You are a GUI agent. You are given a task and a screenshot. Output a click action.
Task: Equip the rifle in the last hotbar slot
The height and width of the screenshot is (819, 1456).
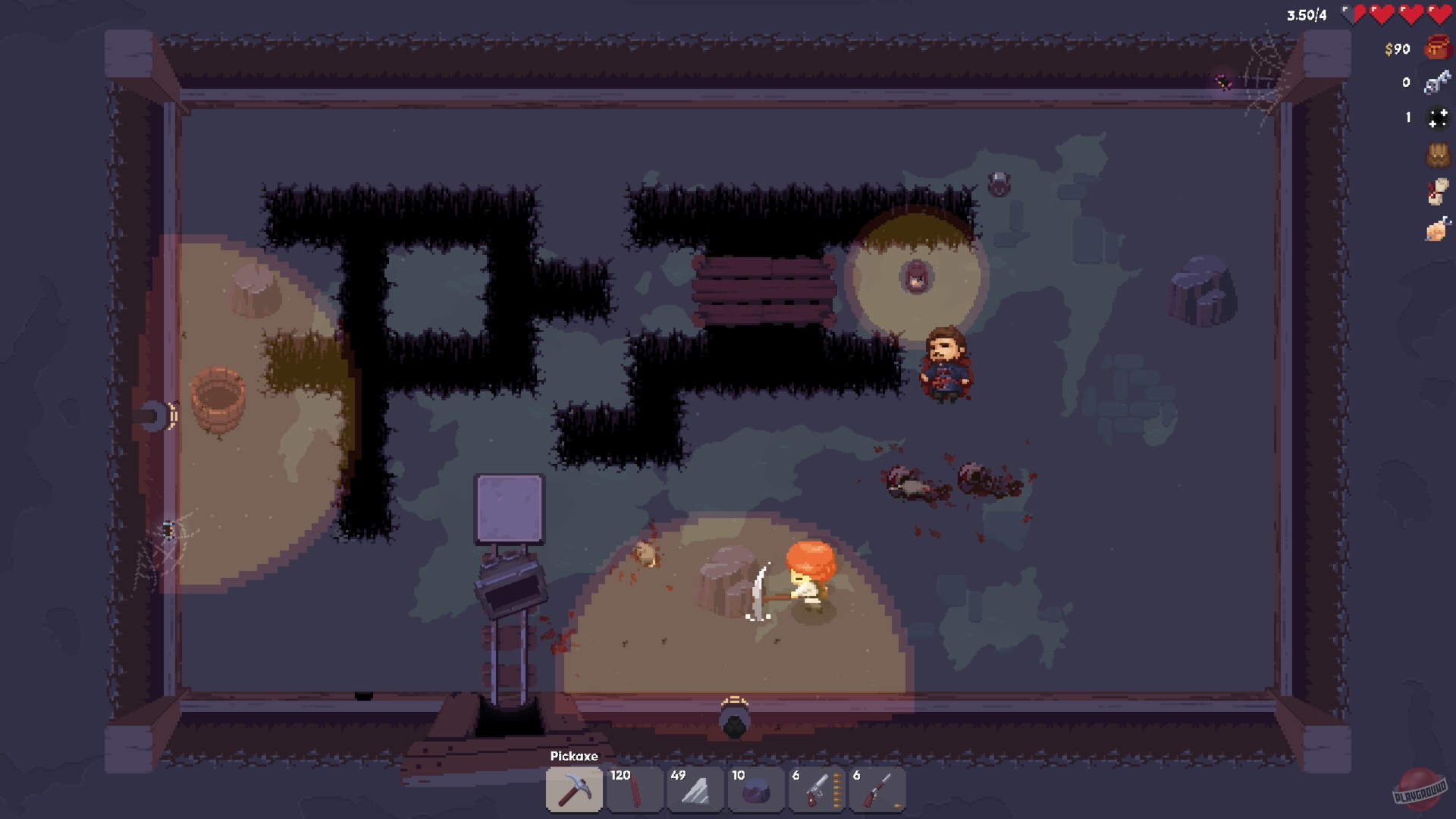pos(877,789)
